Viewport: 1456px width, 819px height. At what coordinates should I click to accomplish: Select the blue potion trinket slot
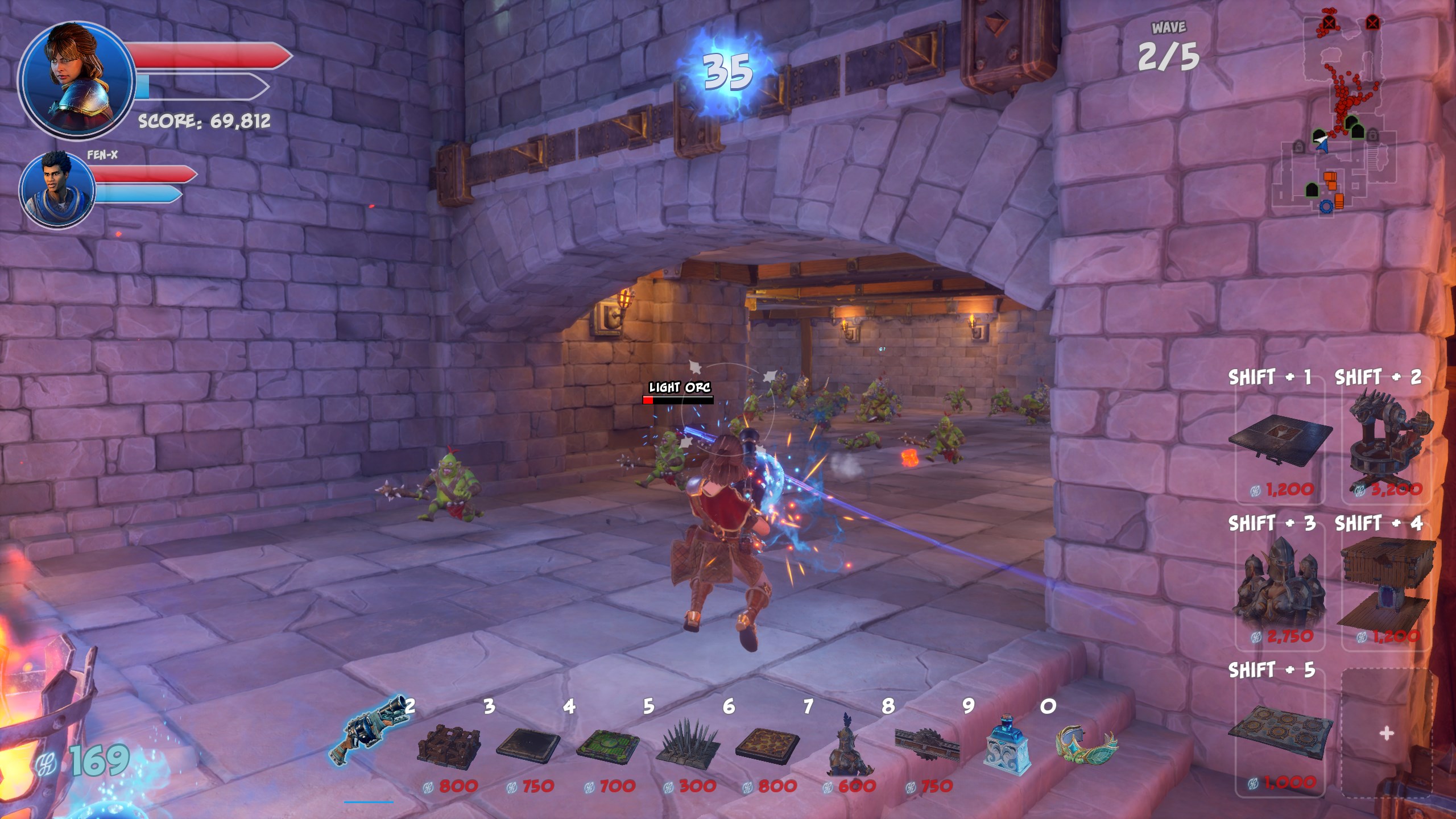(x=1007, y=746)
